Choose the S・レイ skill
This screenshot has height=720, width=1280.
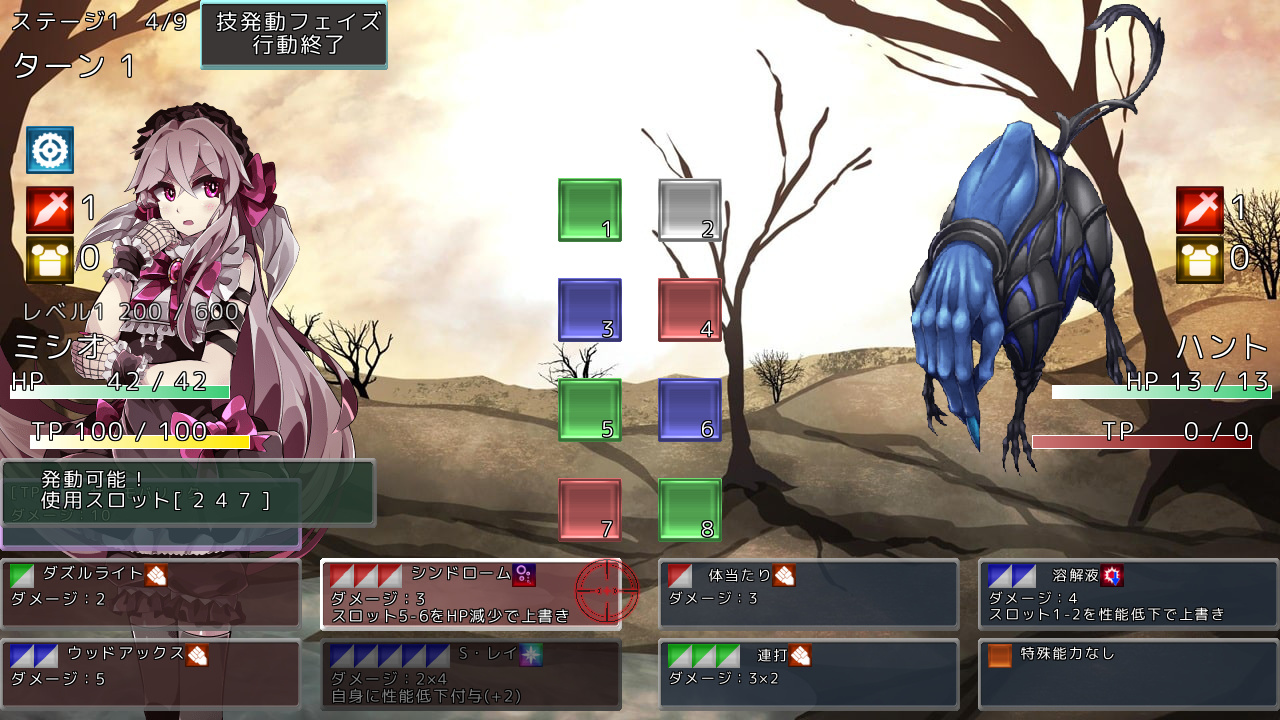point(470,674)
